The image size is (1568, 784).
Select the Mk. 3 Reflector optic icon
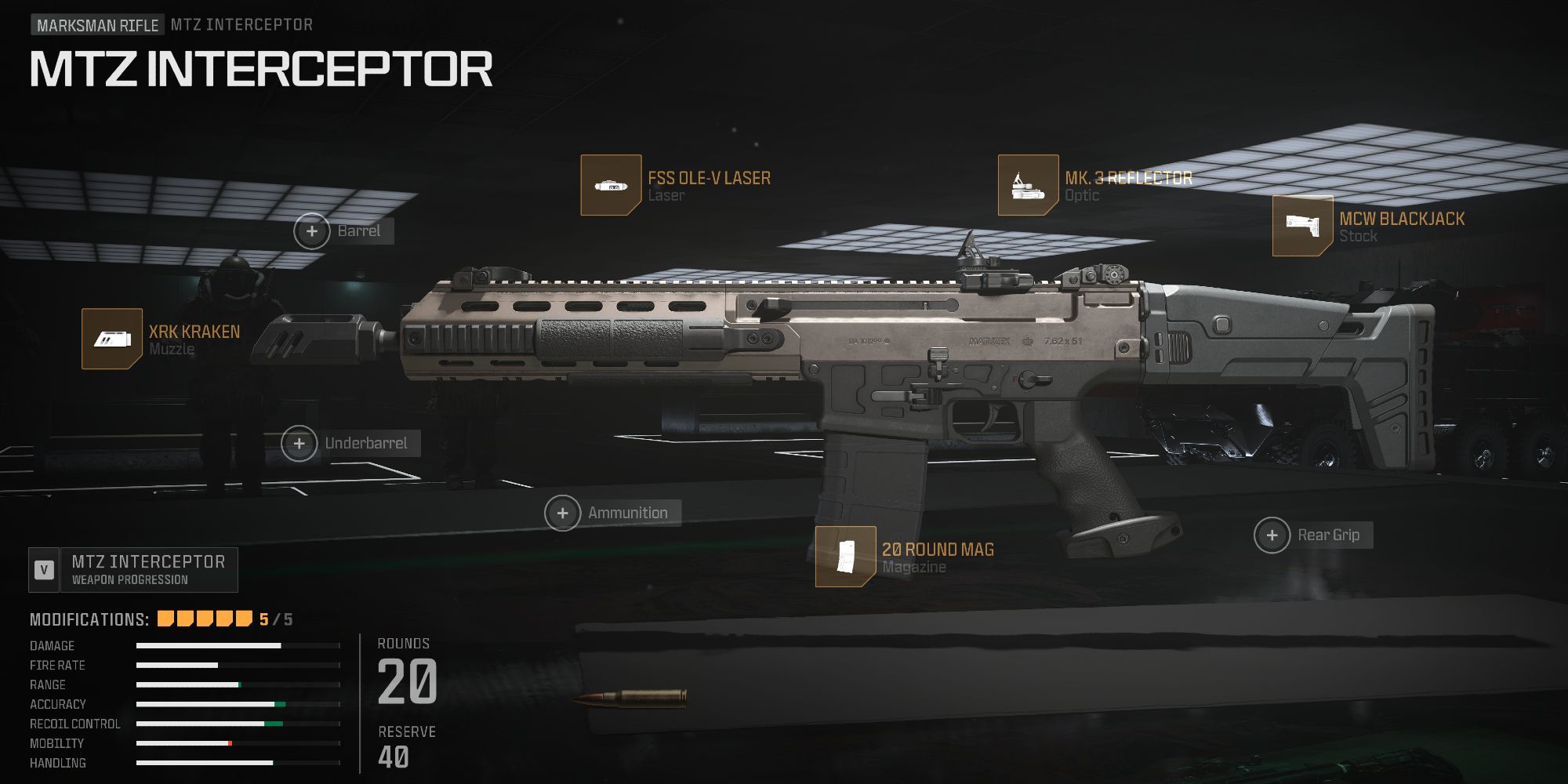(x=1027, y=186)
